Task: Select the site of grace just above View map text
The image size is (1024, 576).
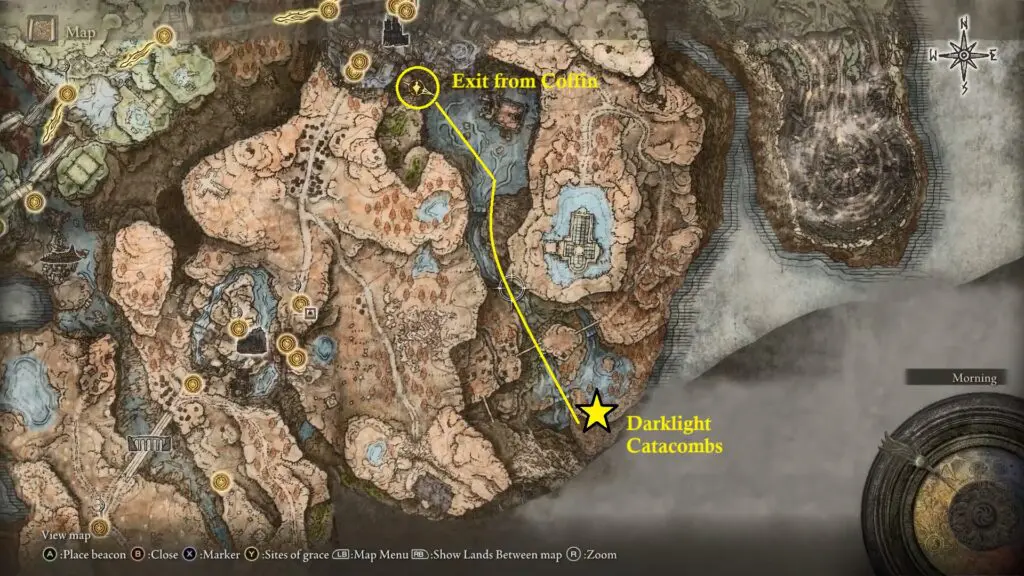Action: (98, 526)
